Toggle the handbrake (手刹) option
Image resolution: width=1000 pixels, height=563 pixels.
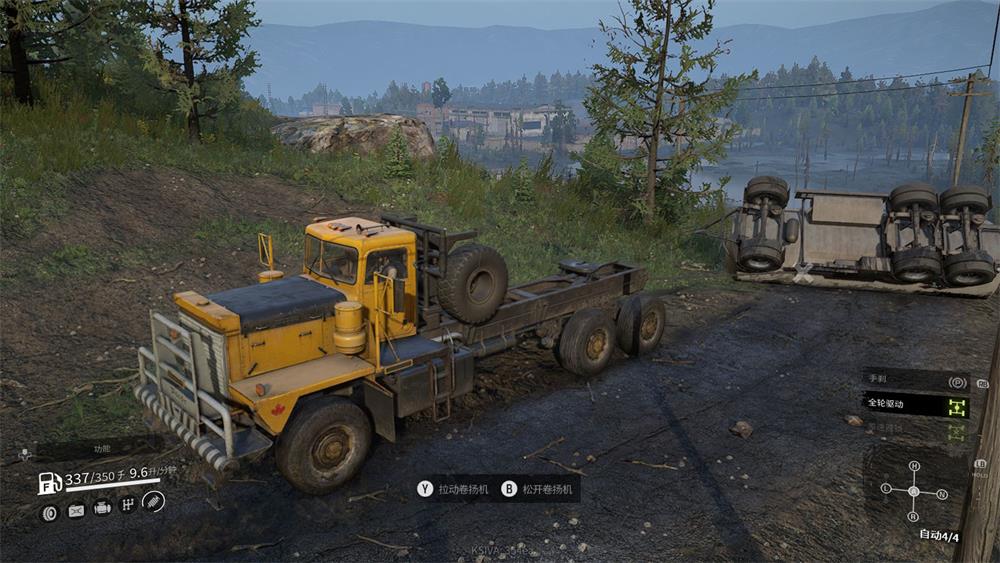pyautogui.click(x=915, y=381)
